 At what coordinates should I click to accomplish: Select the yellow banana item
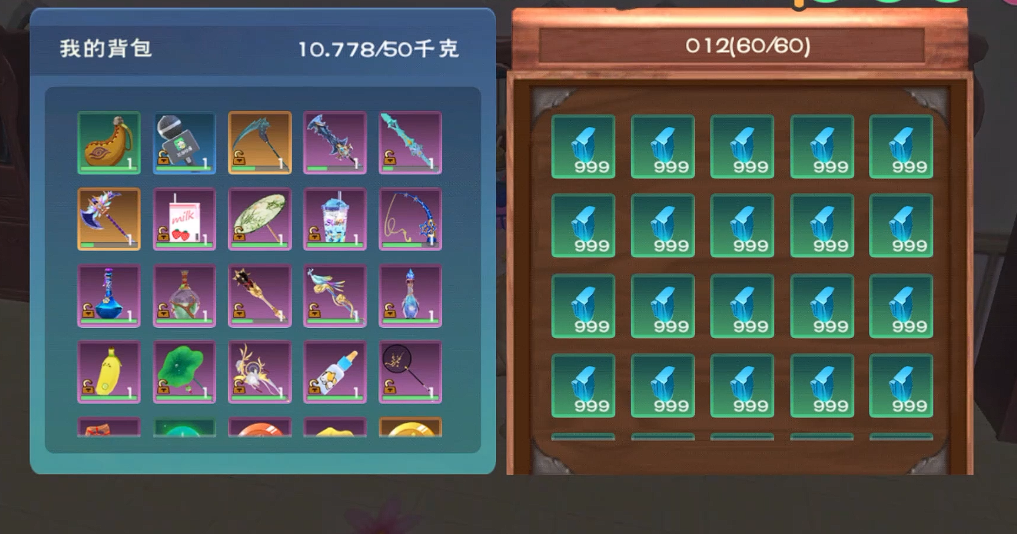(109, 372)
